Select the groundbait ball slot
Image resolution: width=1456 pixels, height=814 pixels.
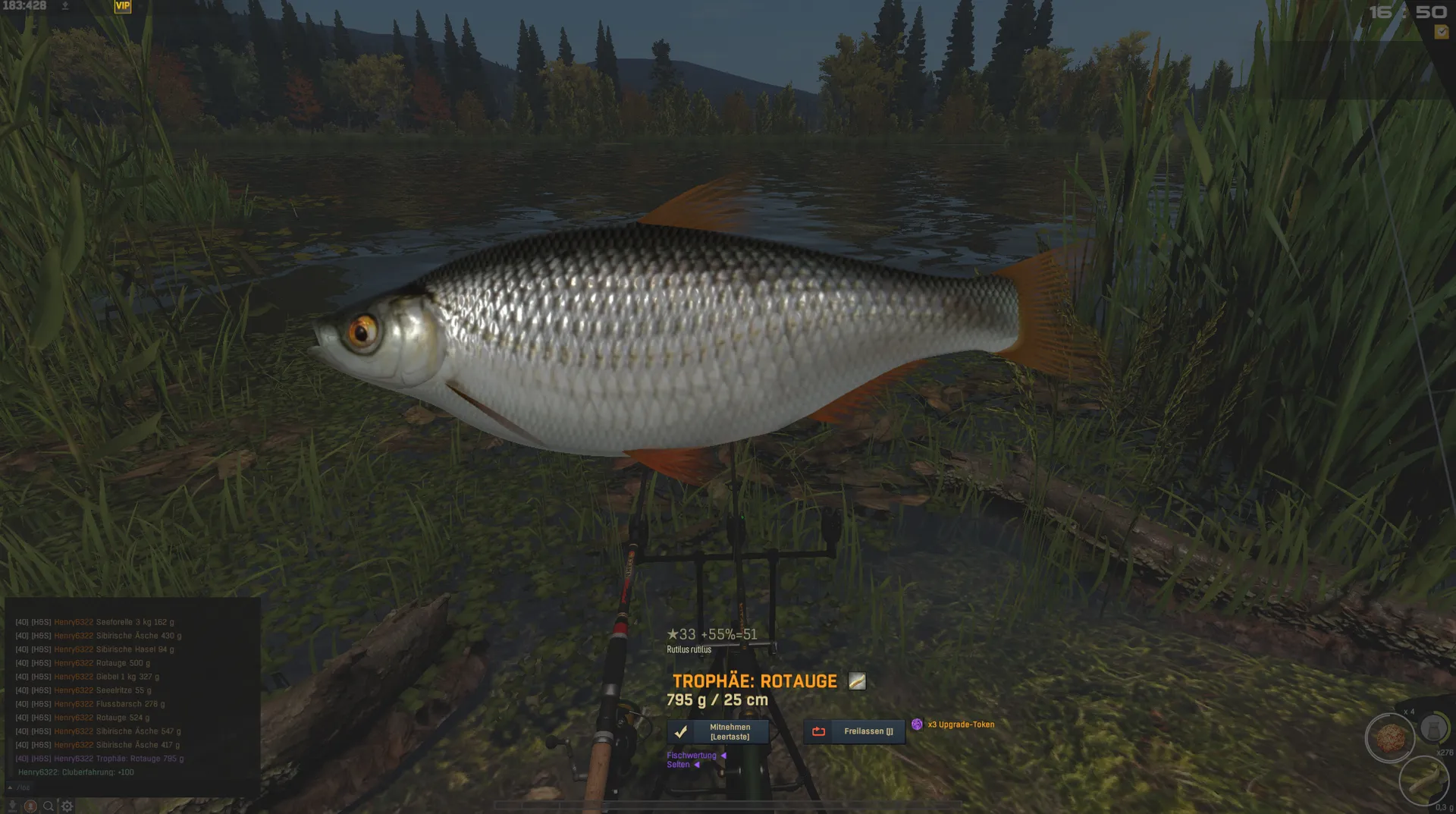[1390, 737]
